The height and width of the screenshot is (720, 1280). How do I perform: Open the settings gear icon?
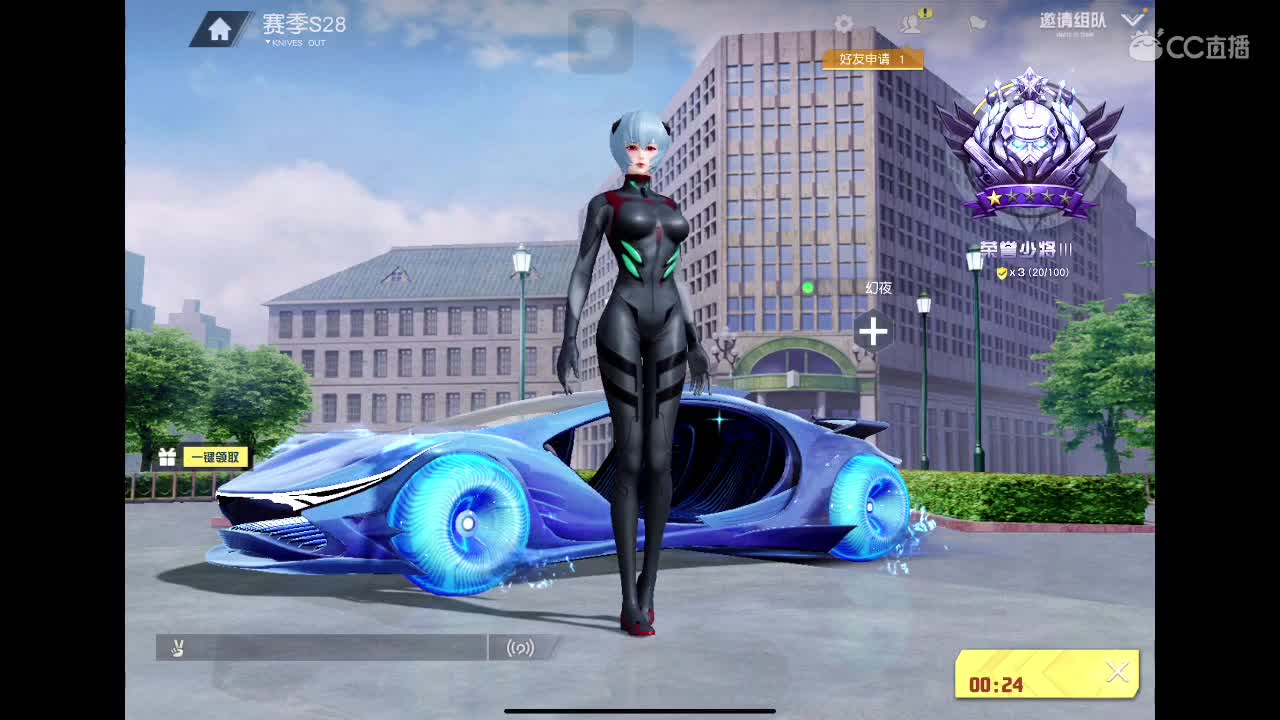point(843,24)
